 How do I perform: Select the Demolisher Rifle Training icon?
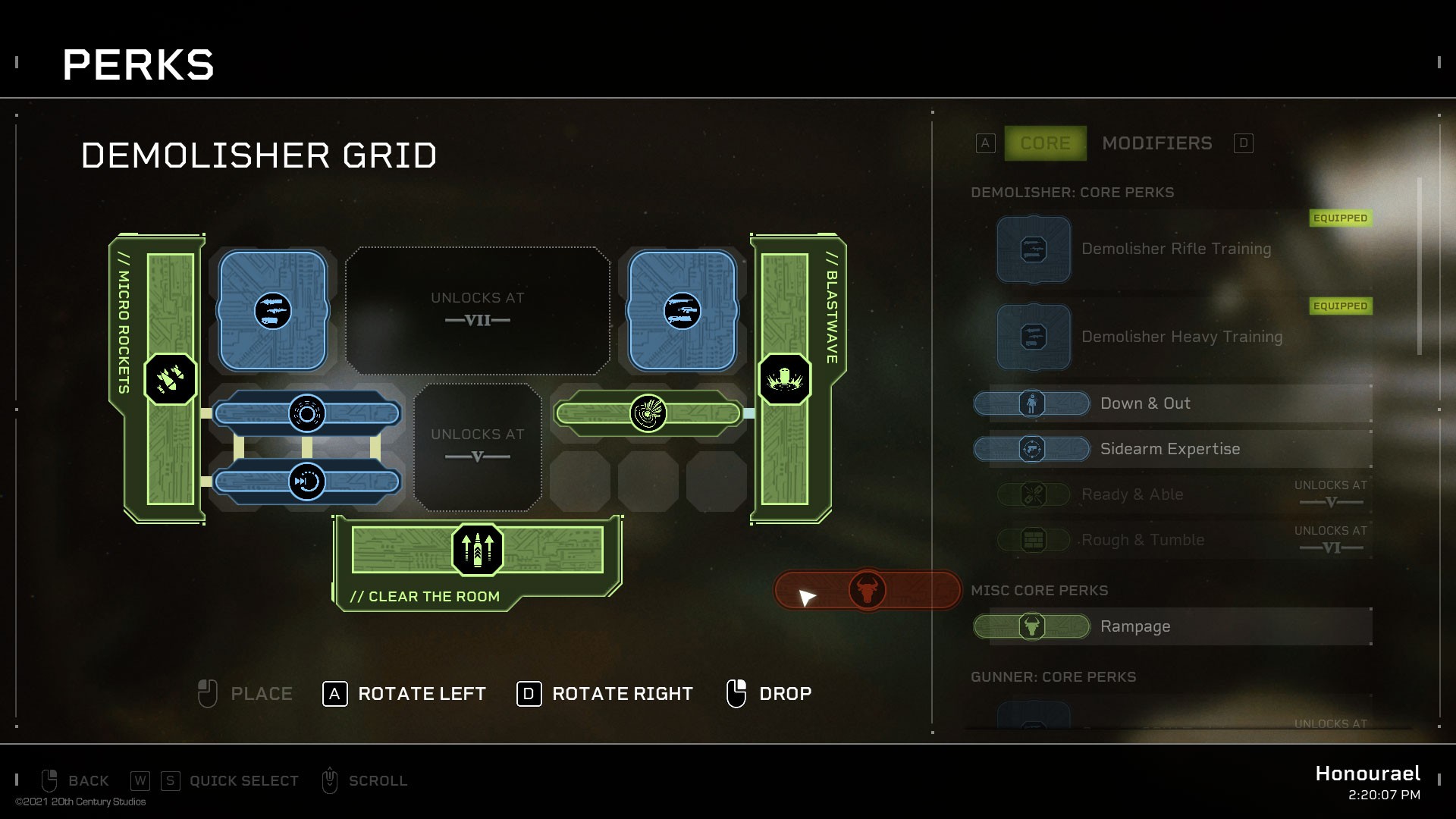[x=1034, y=249]
